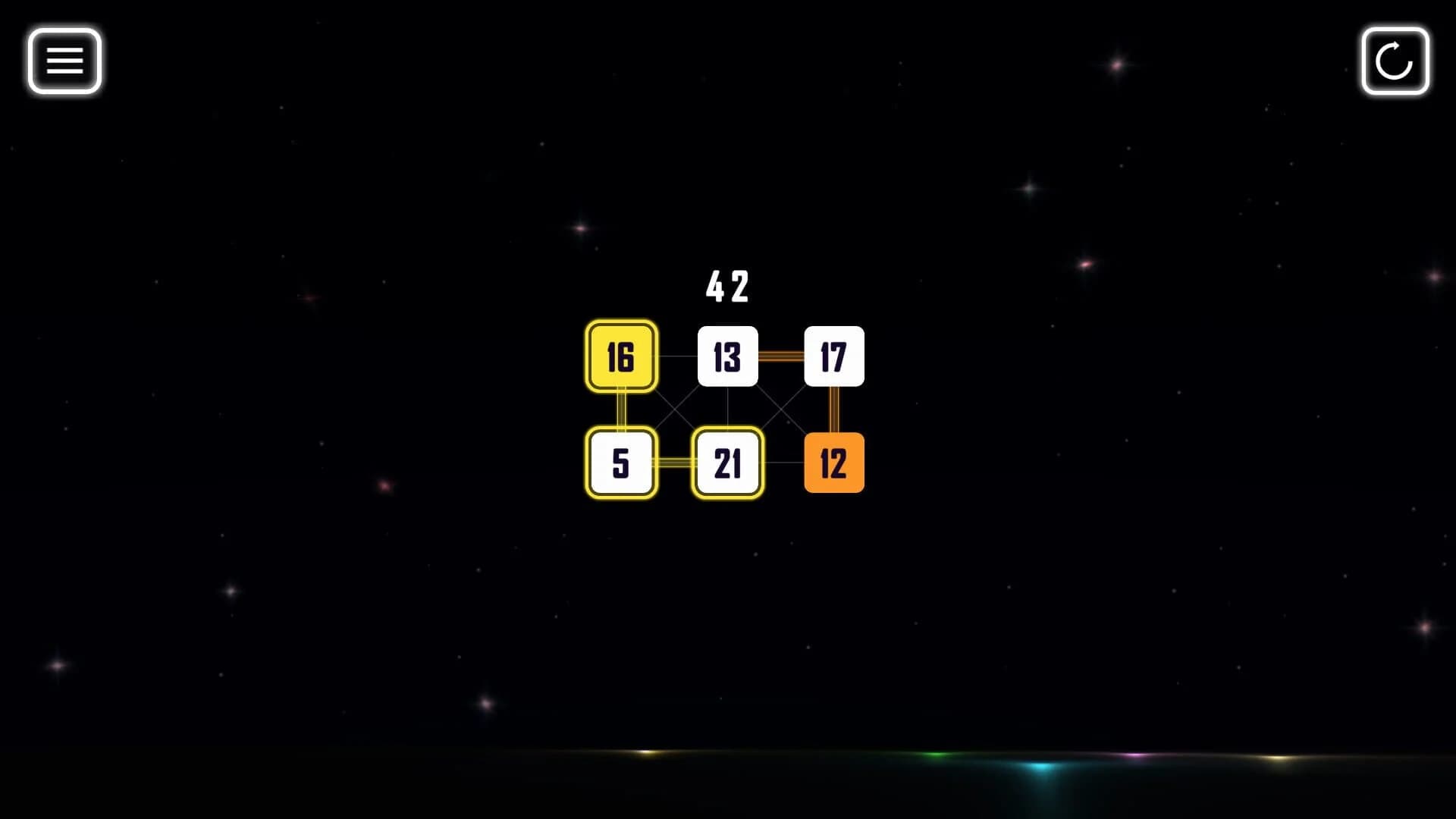Click the target number 42
The image size is (1456, 819).
[726, 287]
